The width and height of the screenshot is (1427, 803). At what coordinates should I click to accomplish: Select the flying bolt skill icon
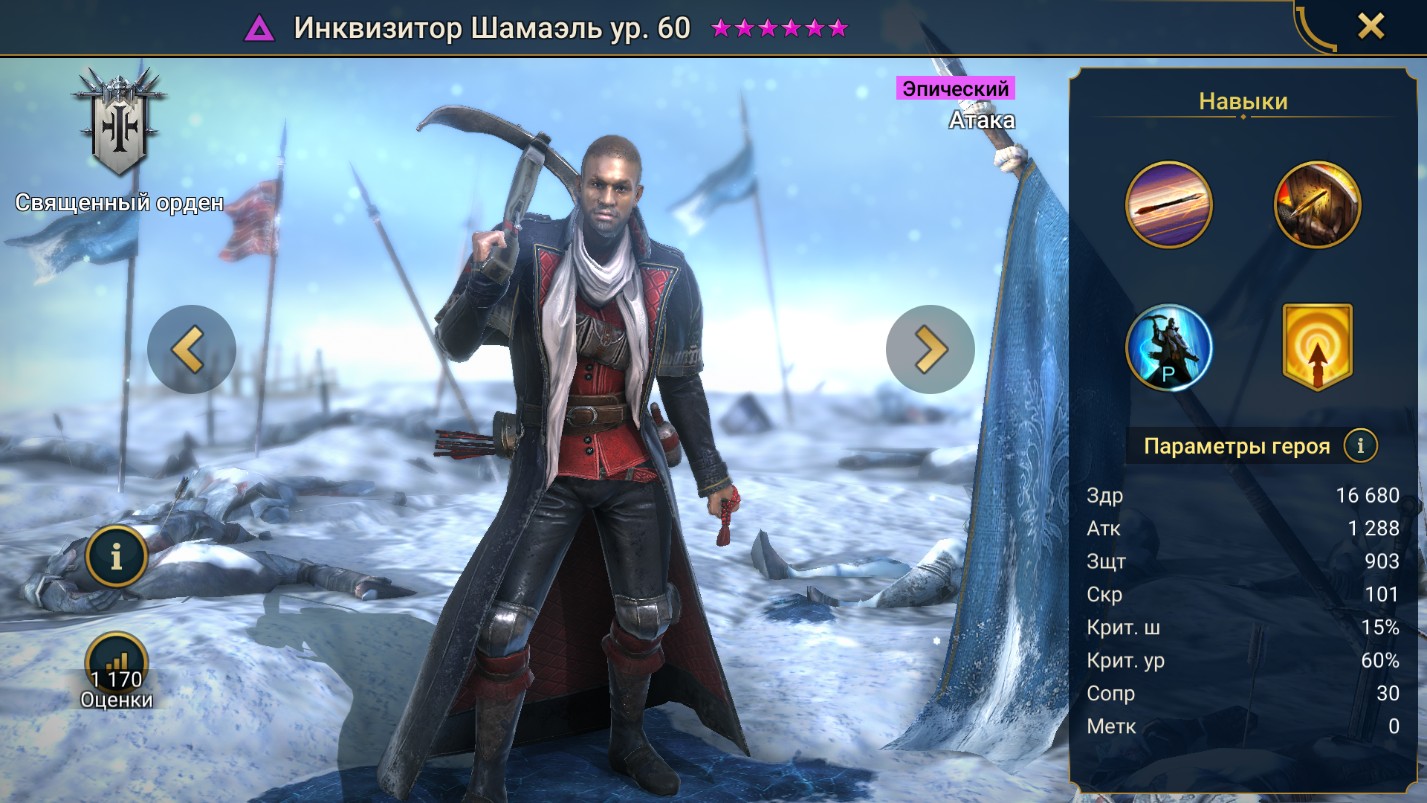pos(1169,204)
